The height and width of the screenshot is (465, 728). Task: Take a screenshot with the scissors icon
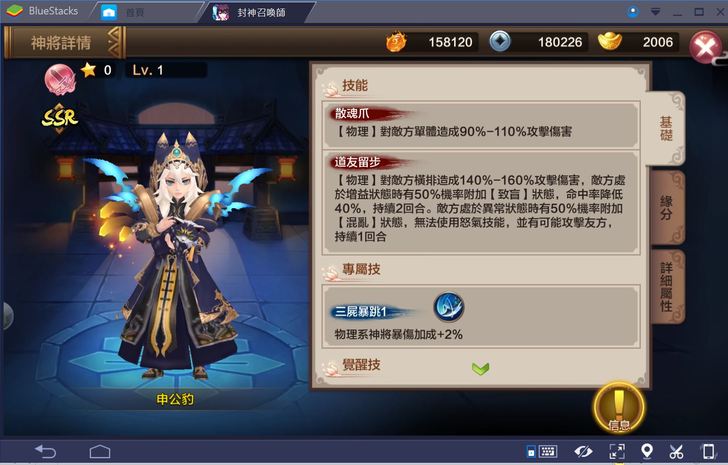[x=676, y=451]
